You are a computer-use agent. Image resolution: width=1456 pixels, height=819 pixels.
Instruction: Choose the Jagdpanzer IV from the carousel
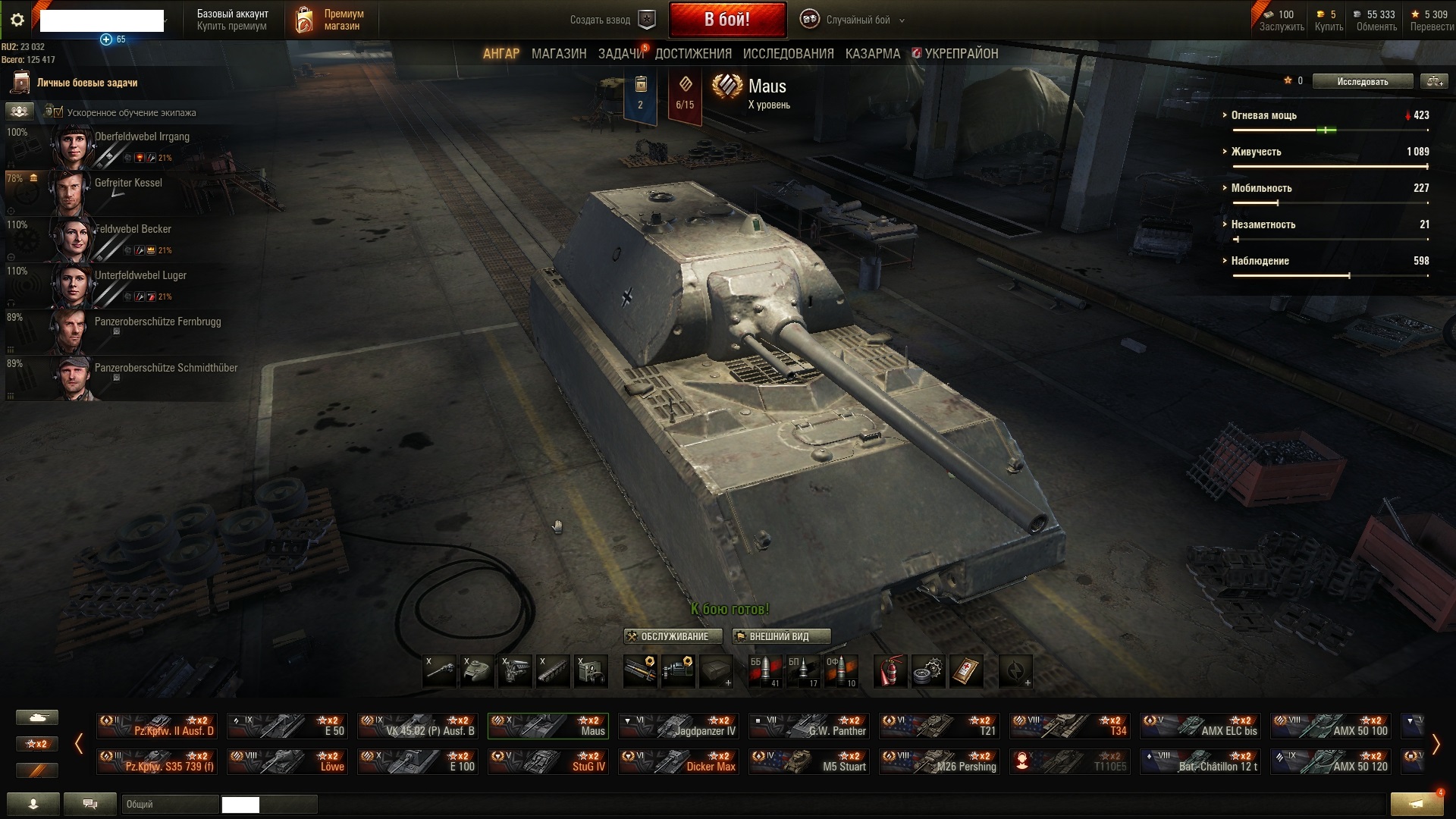tap(679, 726)
